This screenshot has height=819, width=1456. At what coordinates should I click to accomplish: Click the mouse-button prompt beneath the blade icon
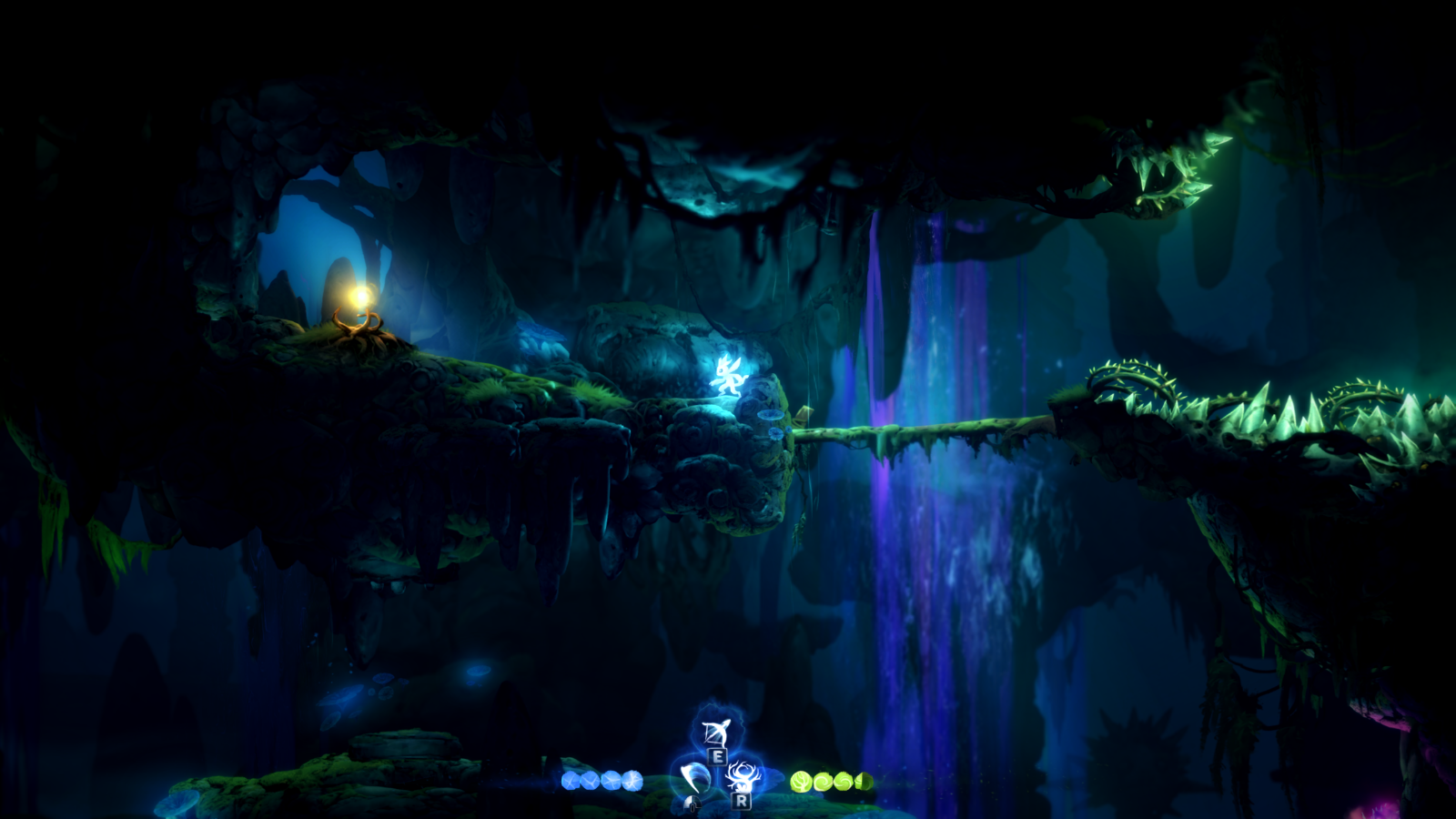pos(693,802)
